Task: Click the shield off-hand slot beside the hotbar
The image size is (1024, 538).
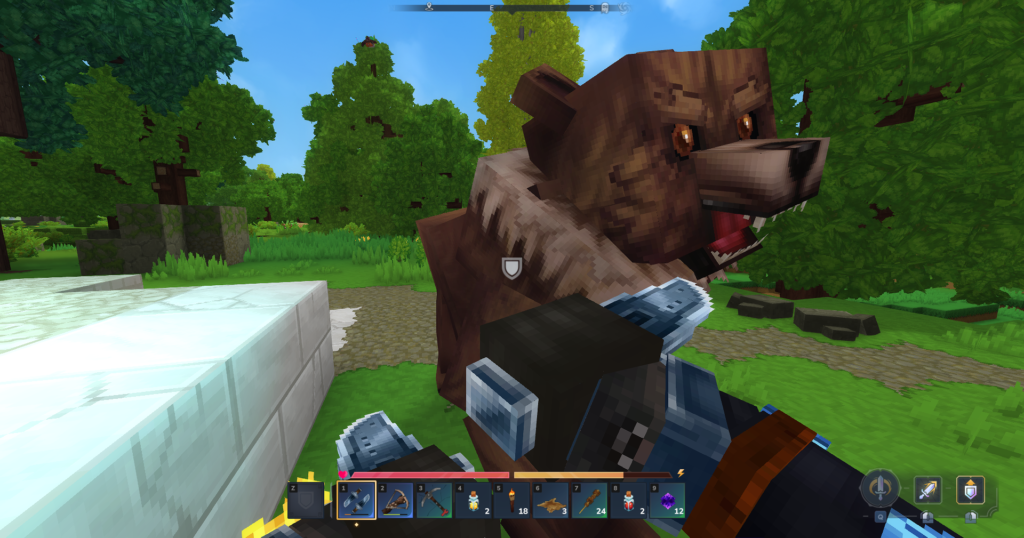Action: click(x=305, y=500)
